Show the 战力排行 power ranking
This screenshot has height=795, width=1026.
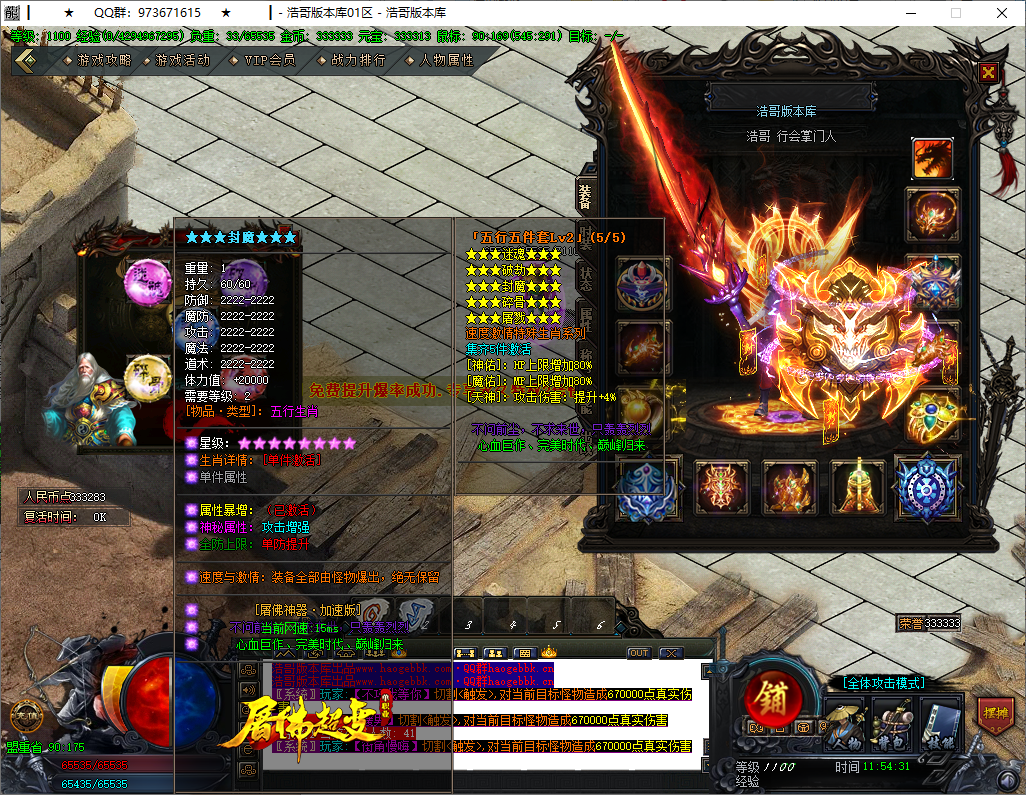click(x=357, y=60)
